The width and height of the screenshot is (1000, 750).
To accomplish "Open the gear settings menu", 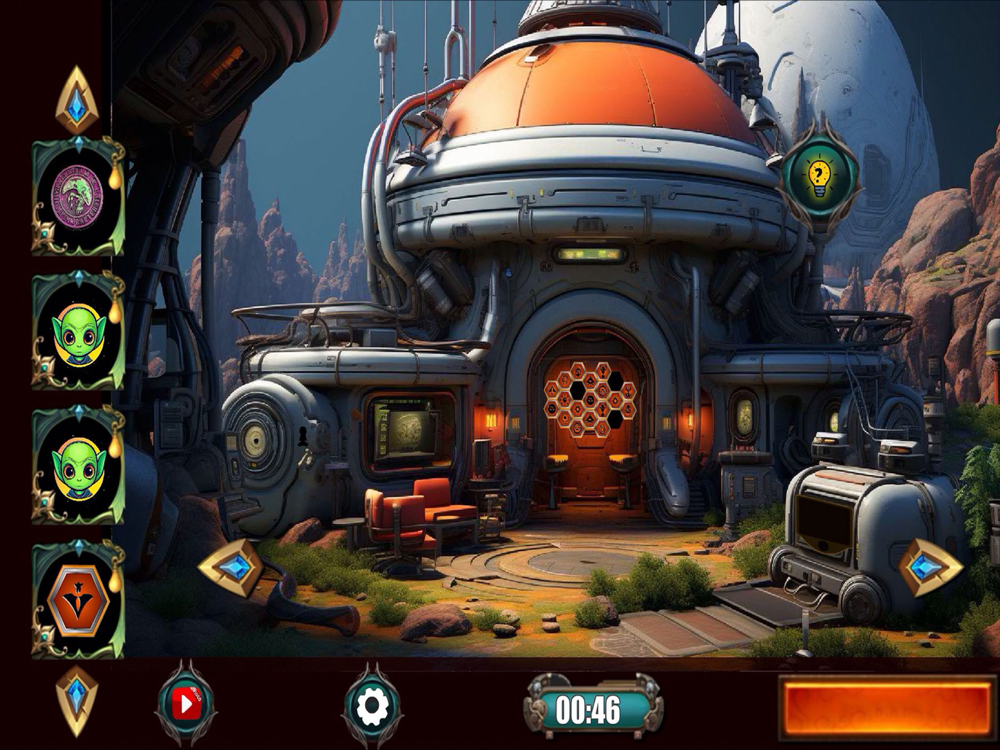I will [372, 707].
